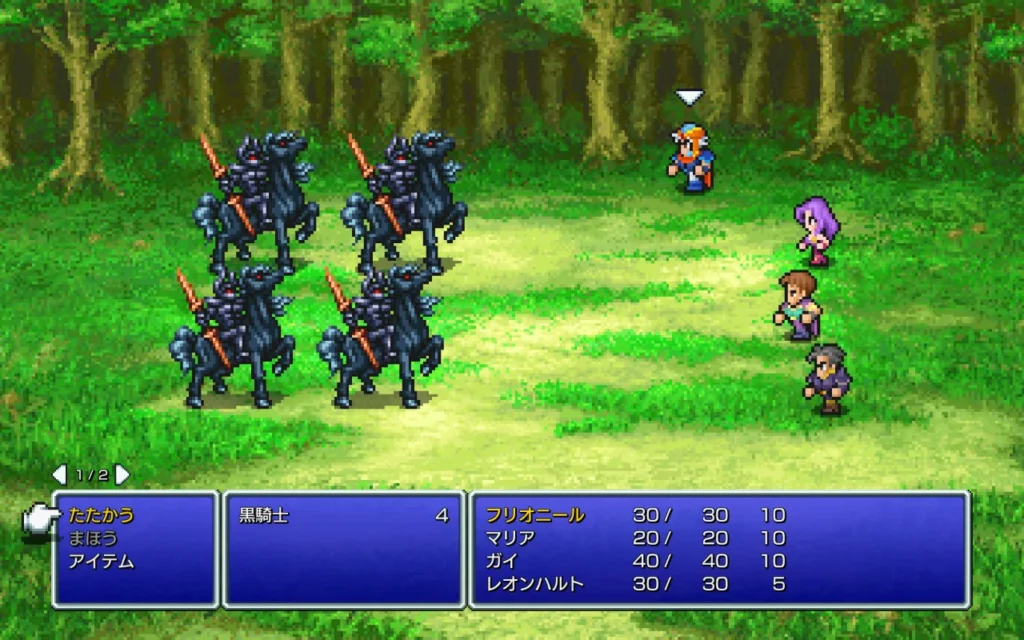Go to the next command page arrow
This screenshot has width=1024, height=640.
click(122, 474)
